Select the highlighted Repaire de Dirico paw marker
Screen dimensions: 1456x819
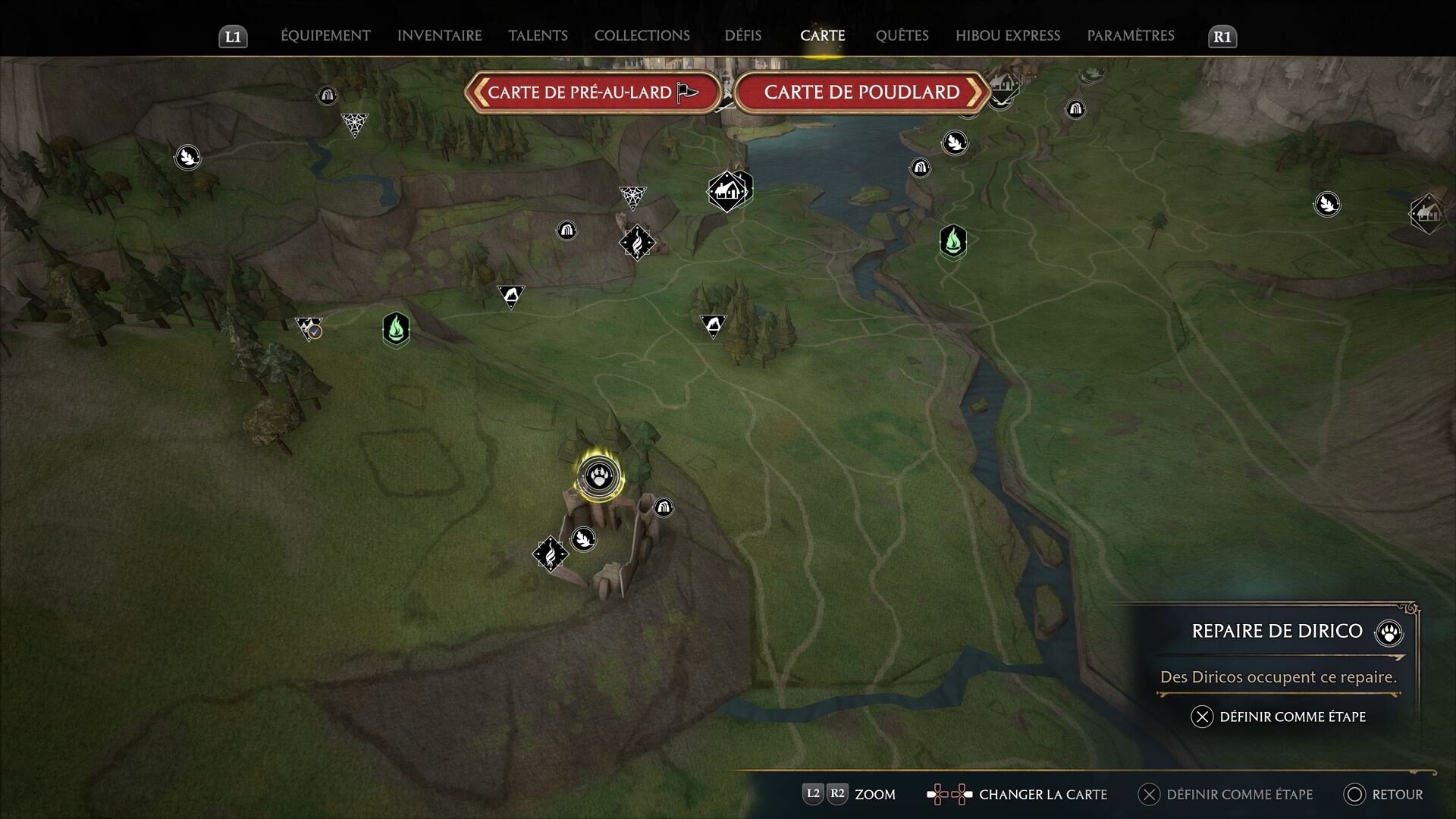(x=599, y=477)
